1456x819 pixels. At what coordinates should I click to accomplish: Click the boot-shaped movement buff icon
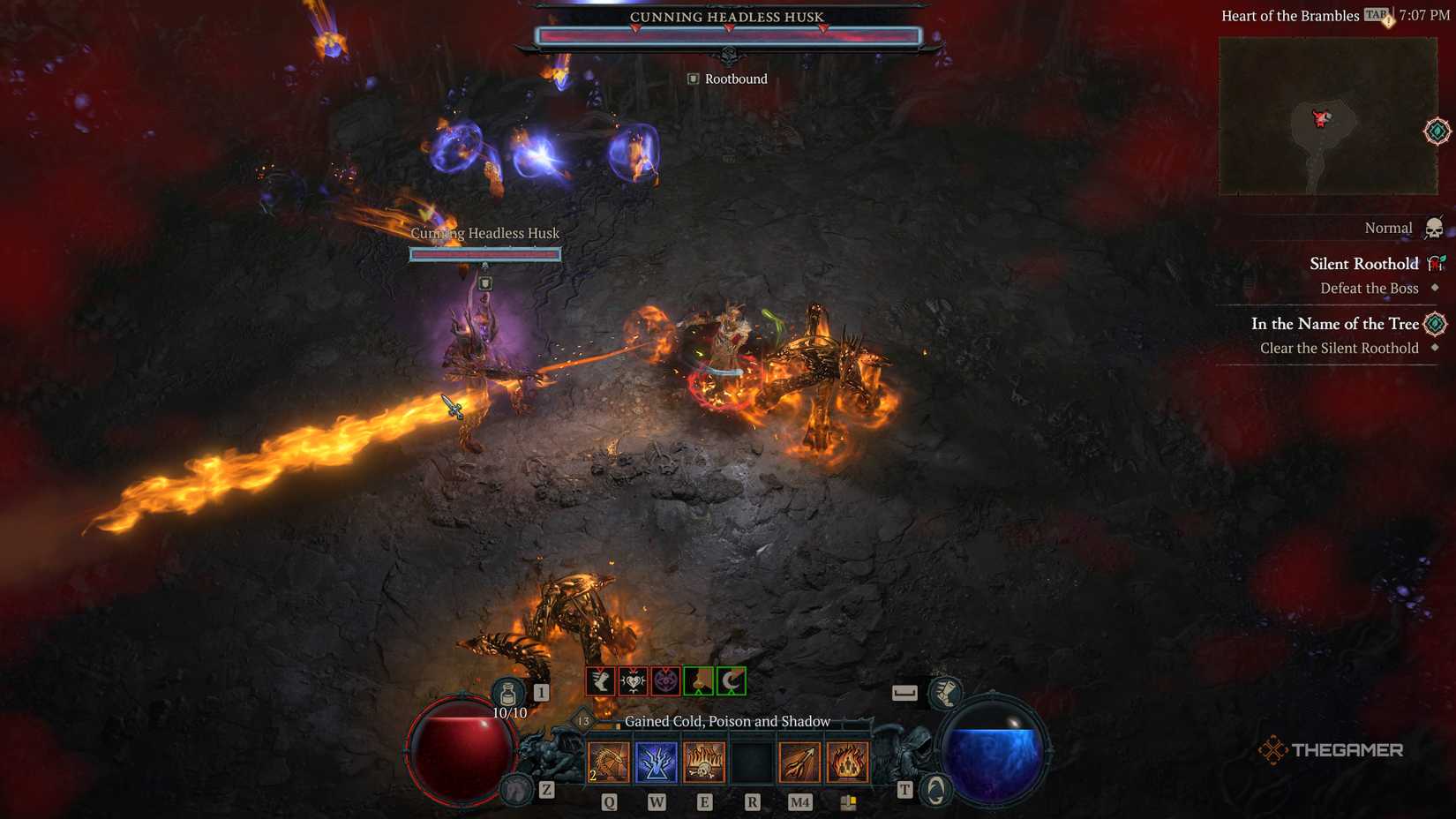602,680
